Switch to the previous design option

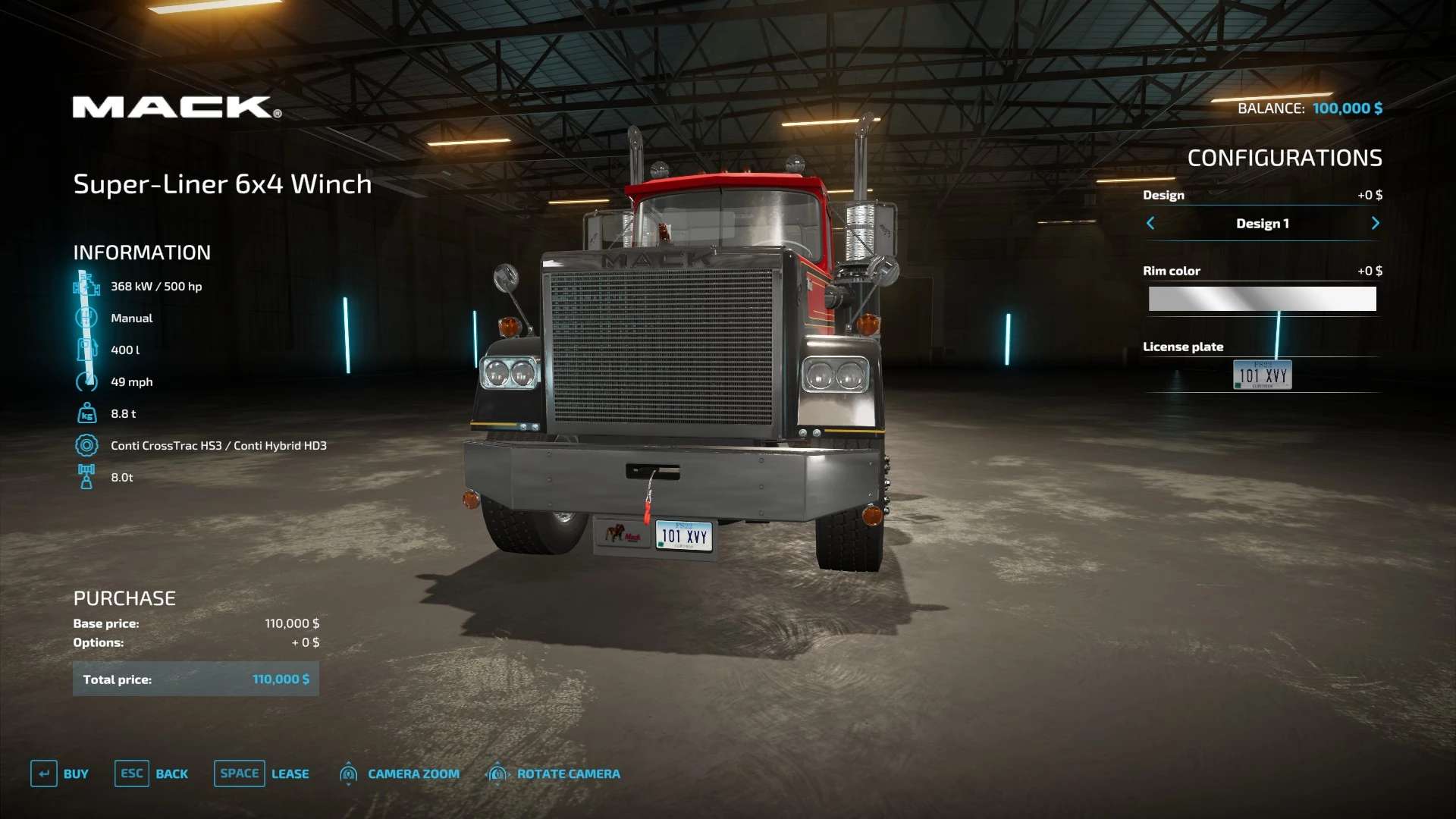(x=1150, y=223)
